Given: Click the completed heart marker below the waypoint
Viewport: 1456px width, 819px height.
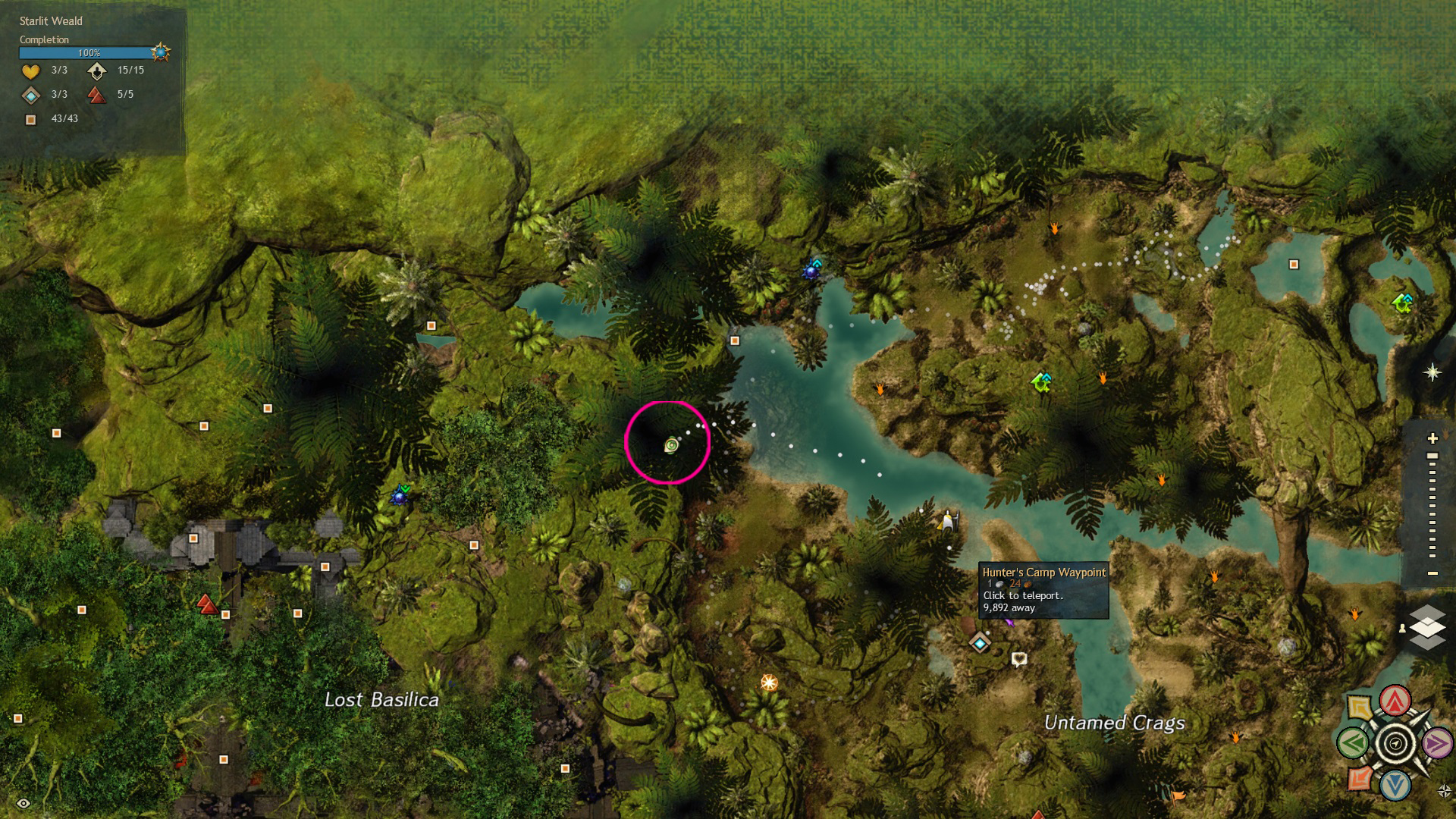Looking at the screenshot, I should pos(1019,659).
